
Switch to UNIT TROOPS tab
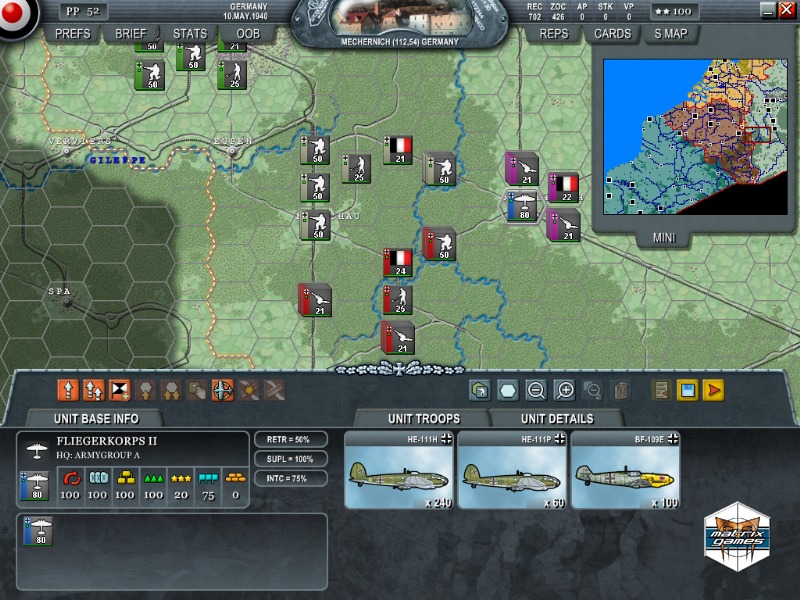pyautogui.click(x=424, y=419)
